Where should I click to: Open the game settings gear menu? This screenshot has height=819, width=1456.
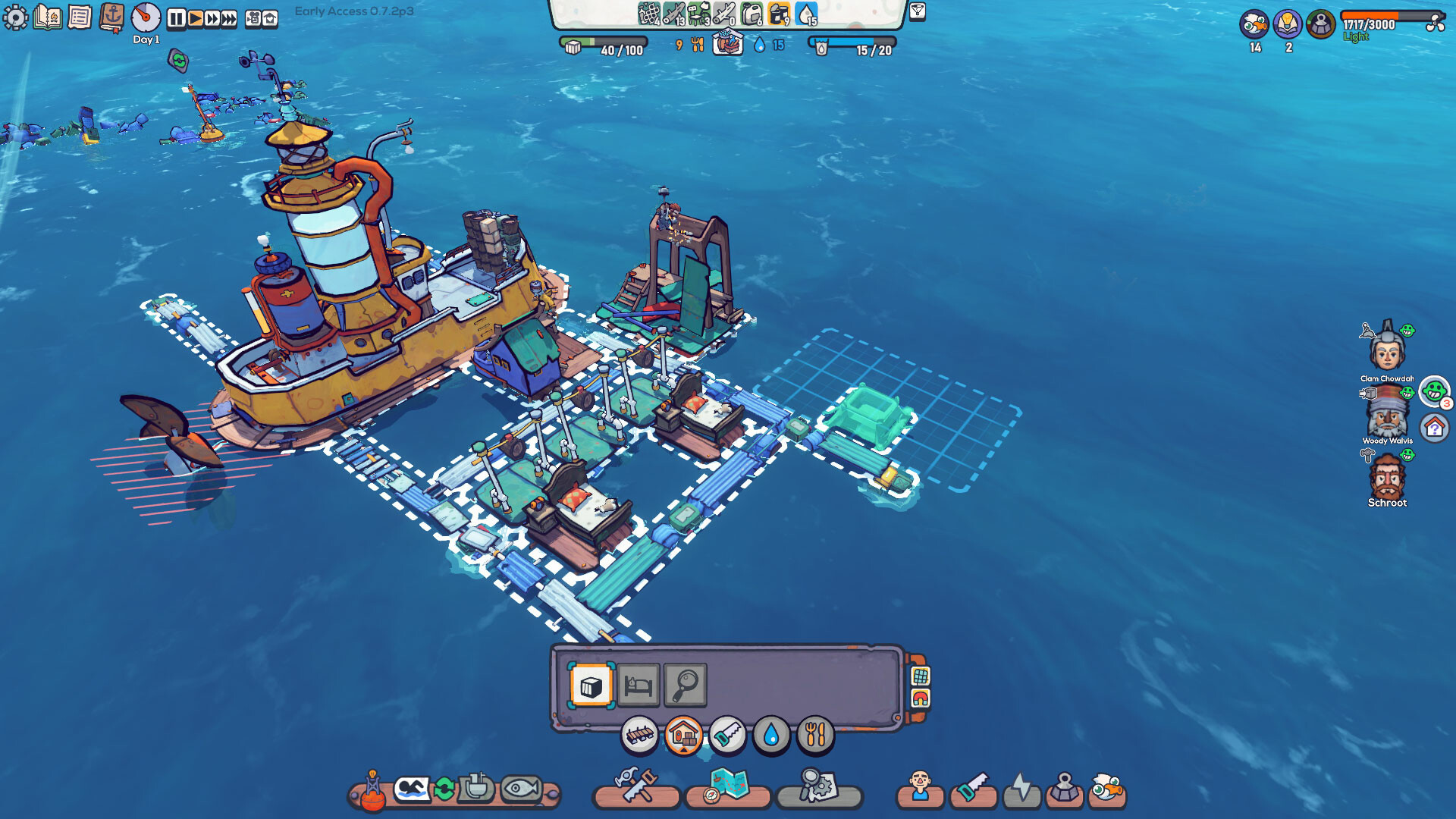[17, 17]
